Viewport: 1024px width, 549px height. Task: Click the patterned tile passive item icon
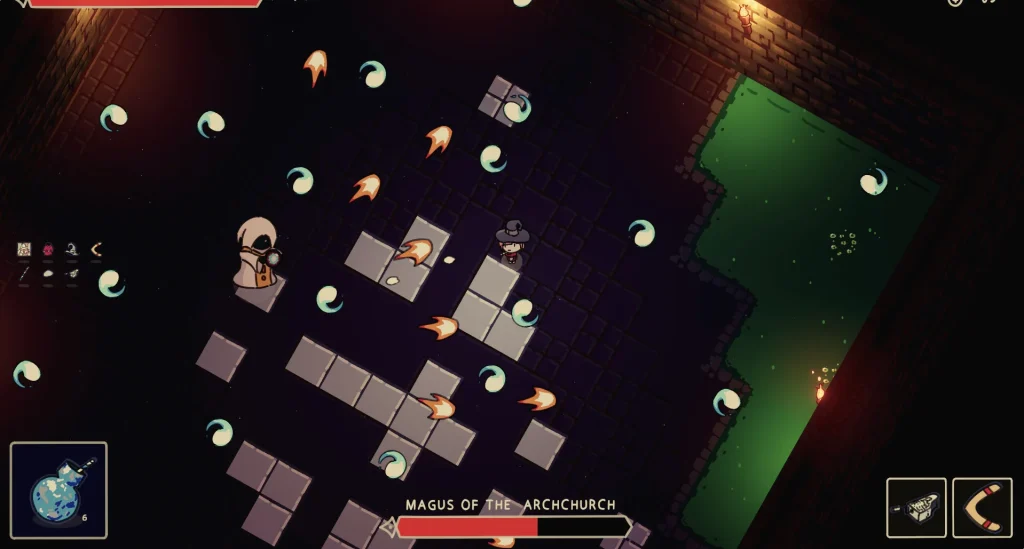[x=25, y=250]
